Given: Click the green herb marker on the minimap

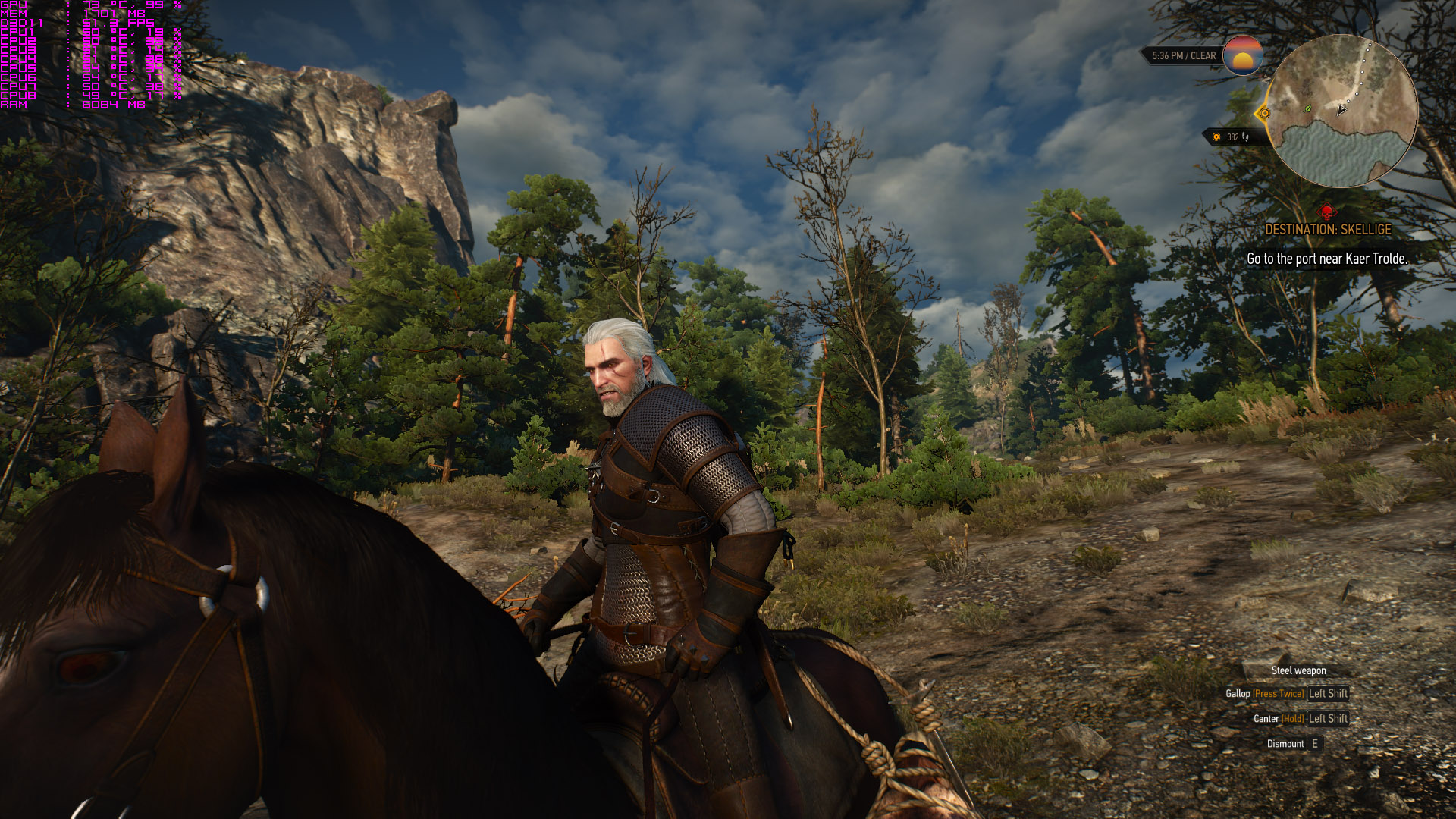Looking at the screenshot, I should 1307,109.
